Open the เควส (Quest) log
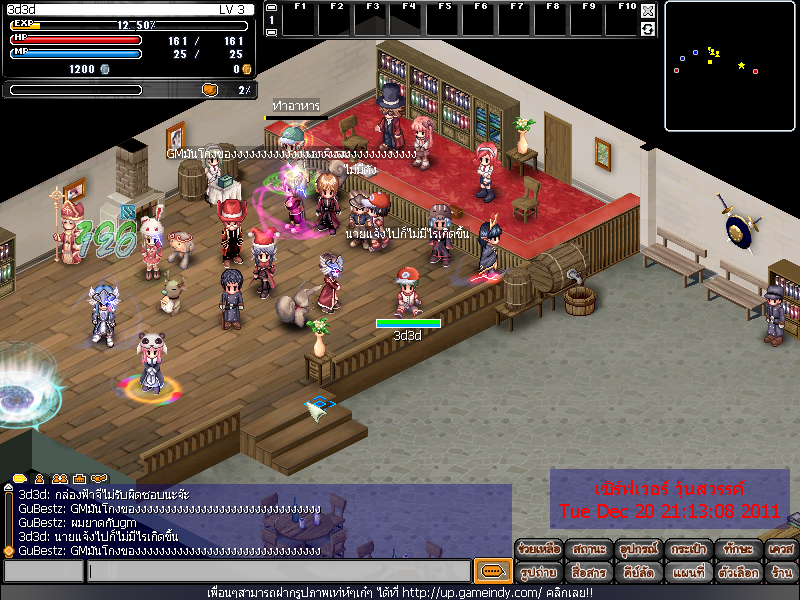 point(781,550)
